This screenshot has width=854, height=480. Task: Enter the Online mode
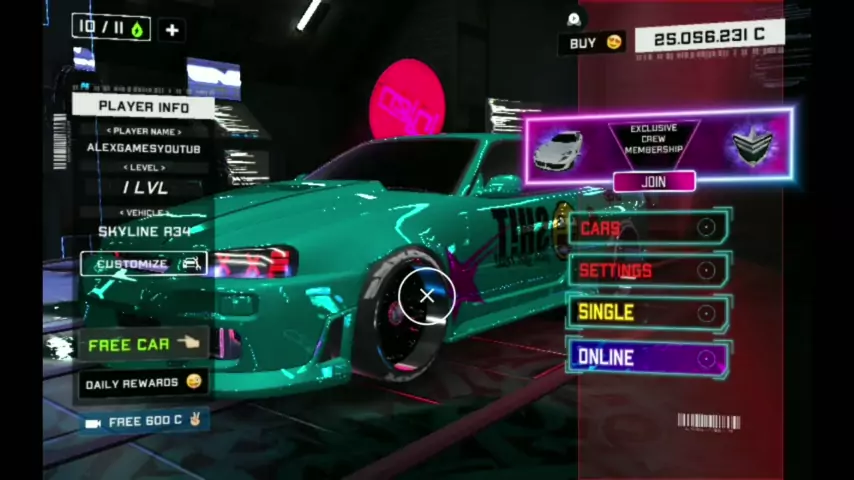coord(650,357)
